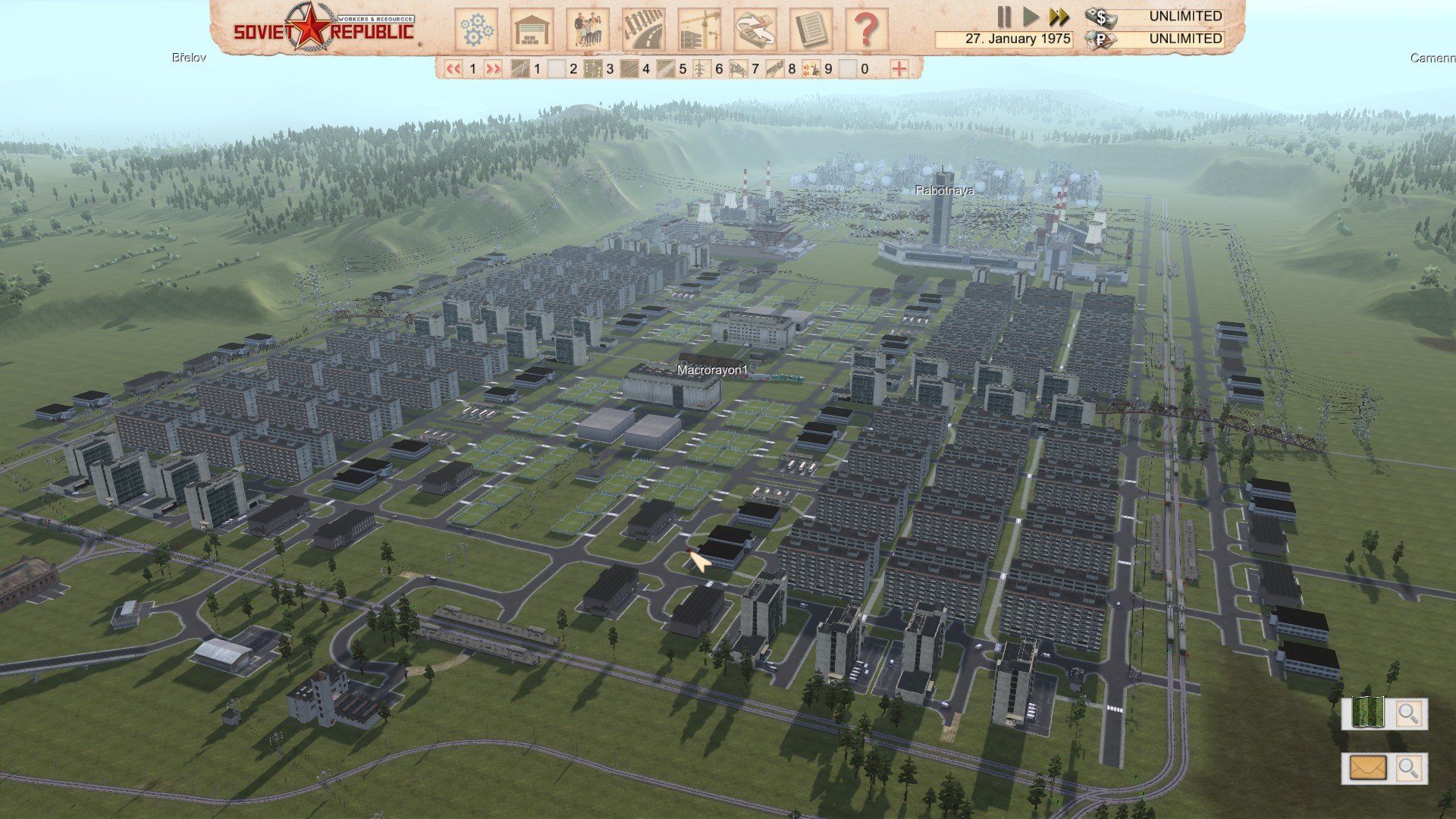Open the warehouse storage buildings menu

[x=532, y=30]
